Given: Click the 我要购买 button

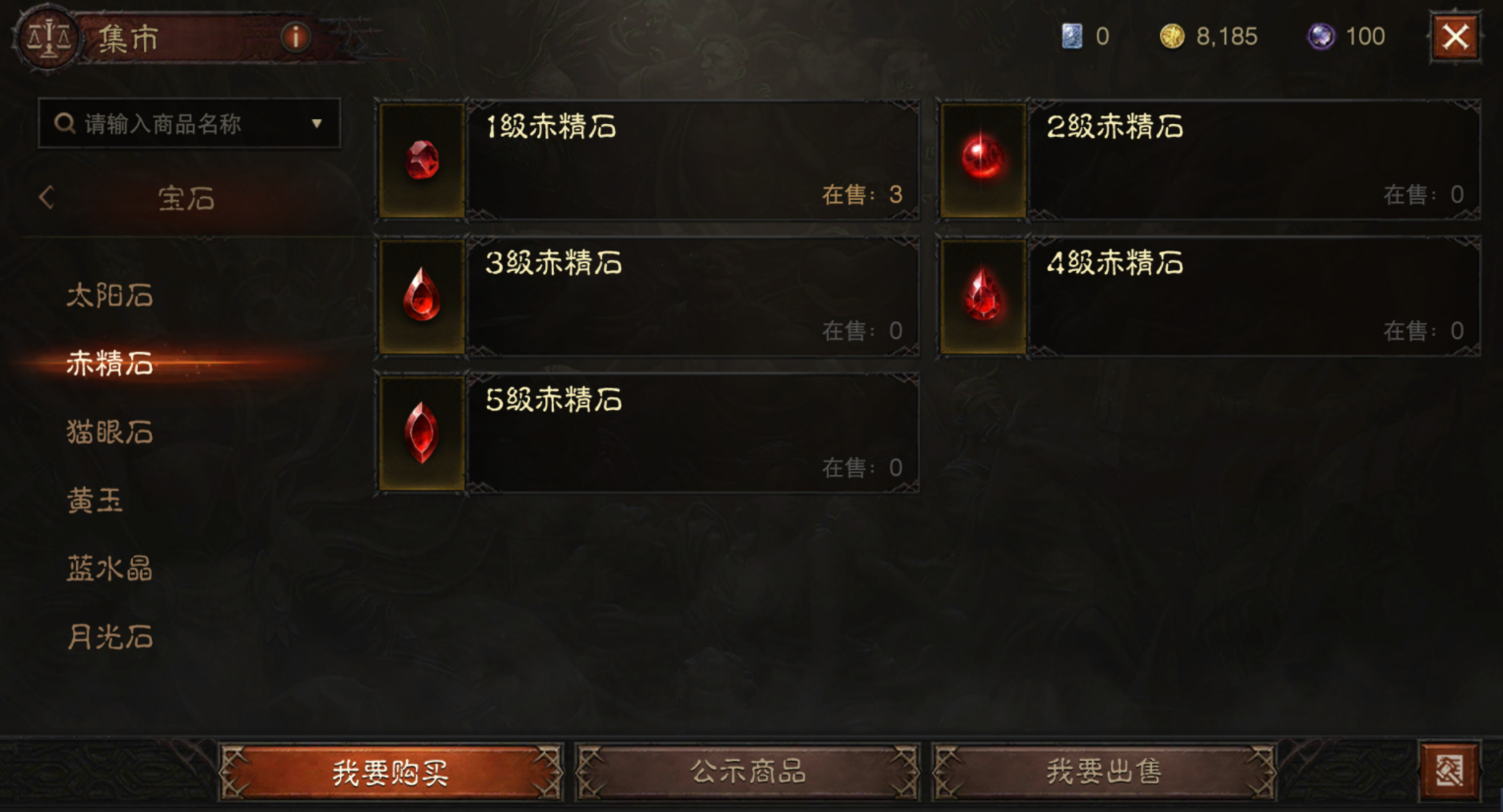Looking at the screenshot, I should tap(390, 774).
